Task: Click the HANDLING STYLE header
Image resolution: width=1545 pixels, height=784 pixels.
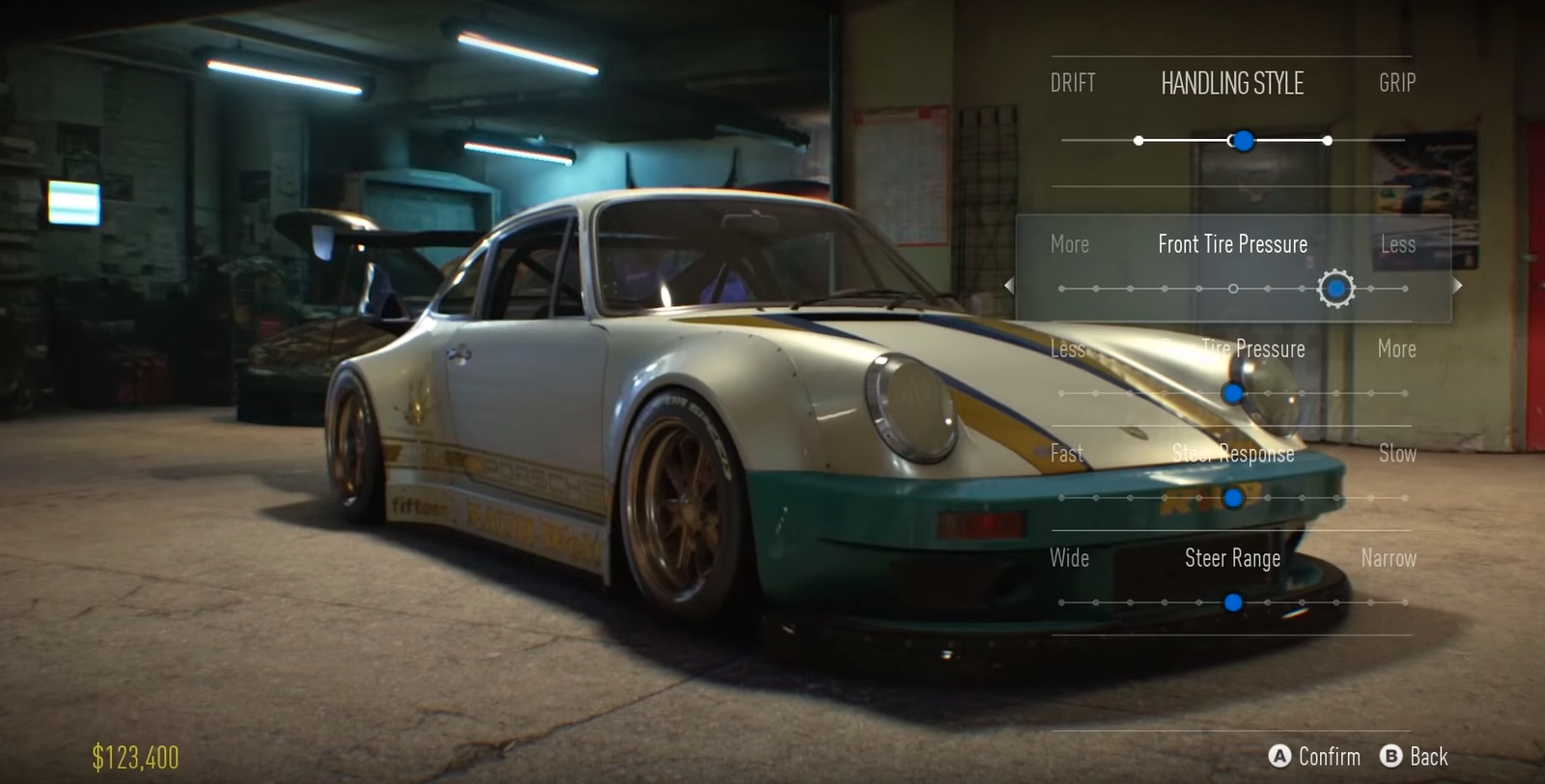Action: pos(1233,84)
